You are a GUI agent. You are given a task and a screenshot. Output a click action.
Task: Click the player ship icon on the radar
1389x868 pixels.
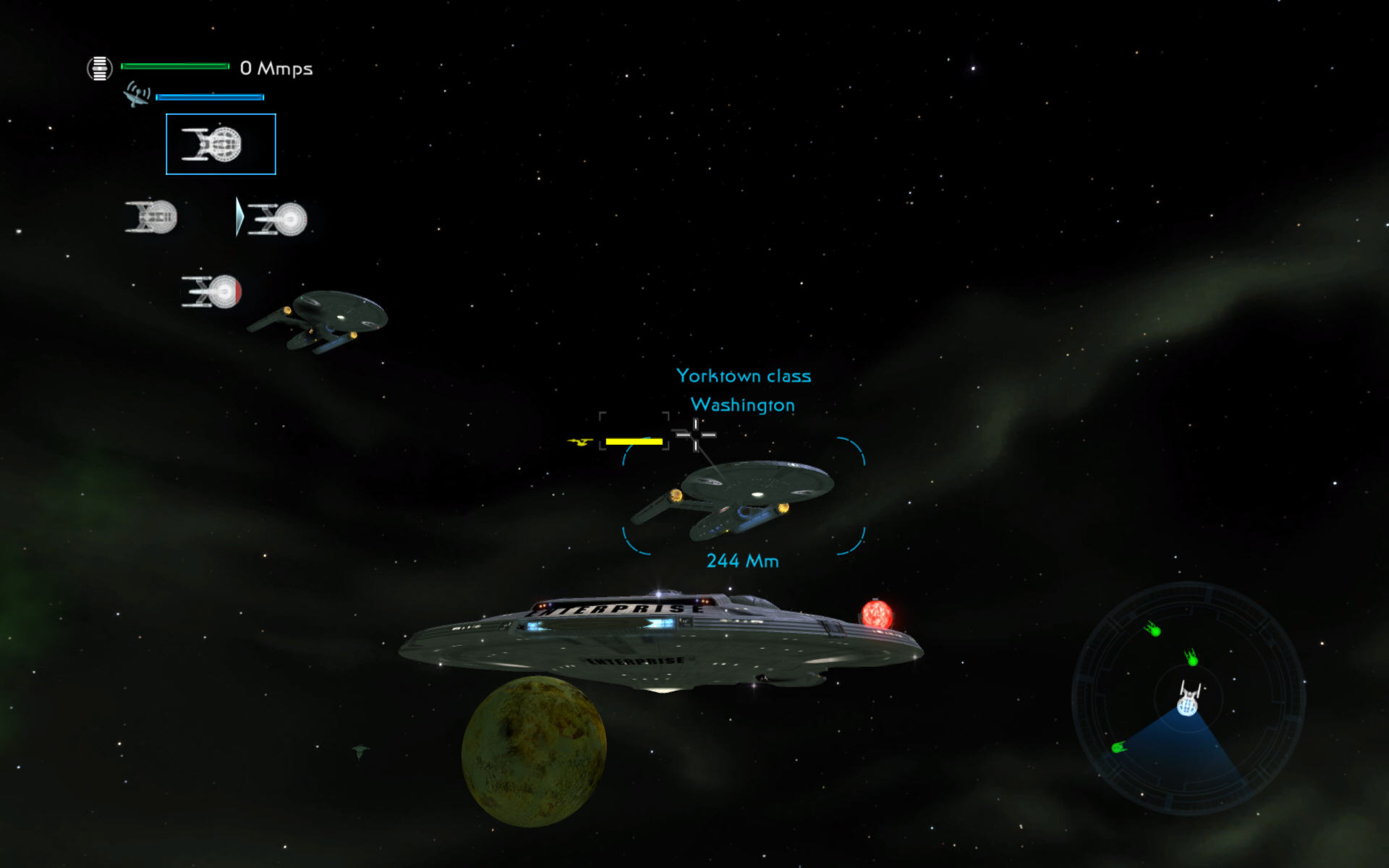pos(1188,699)
